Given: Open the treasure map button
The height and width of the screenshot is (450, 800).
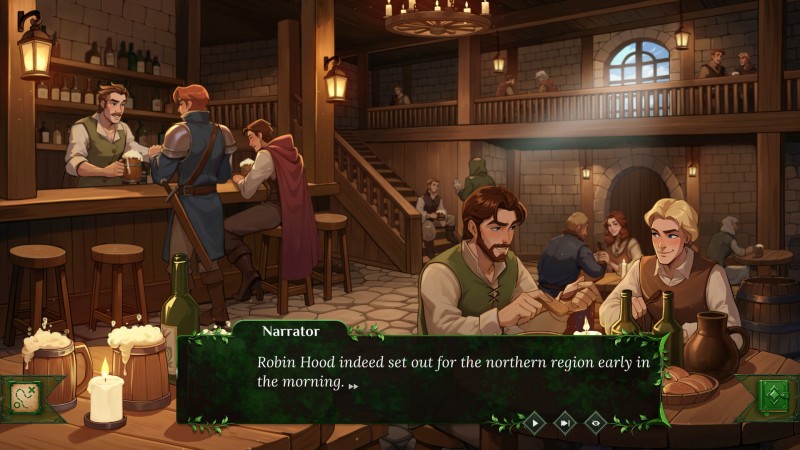Looking at the screenshot, I should click(x=22, y=397).
